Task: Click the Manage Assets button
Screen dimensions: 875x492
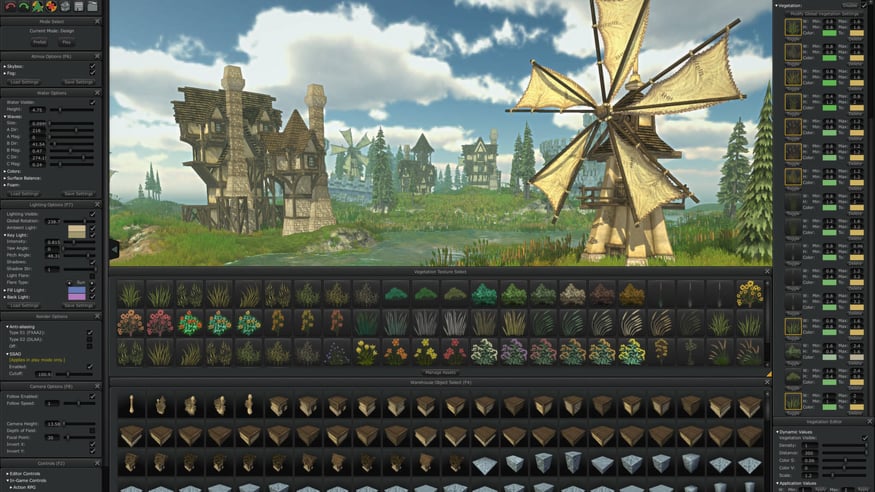Action: 440,372
